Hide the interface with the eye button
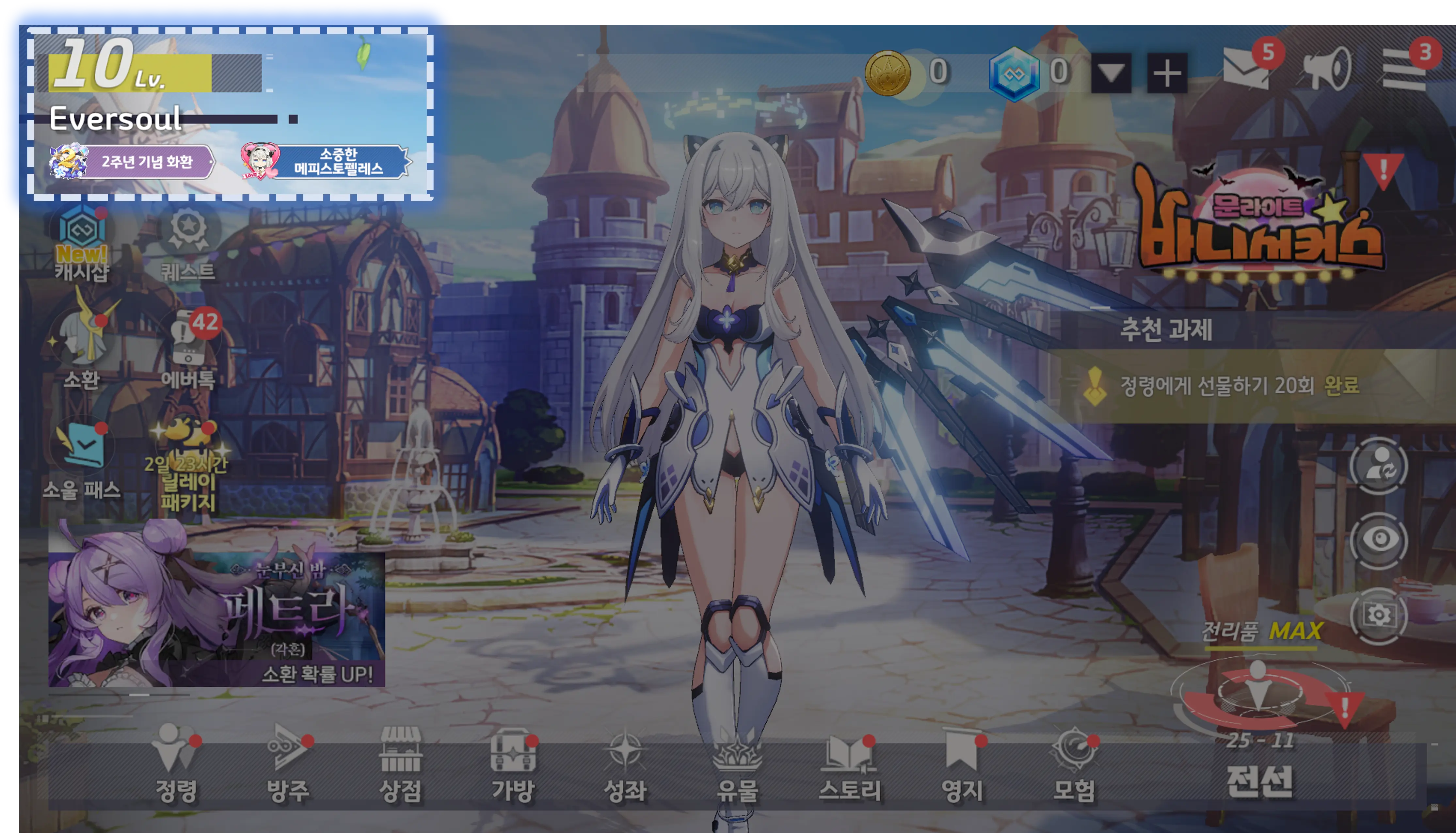The image size is (1456, 833). [1378, 539]
